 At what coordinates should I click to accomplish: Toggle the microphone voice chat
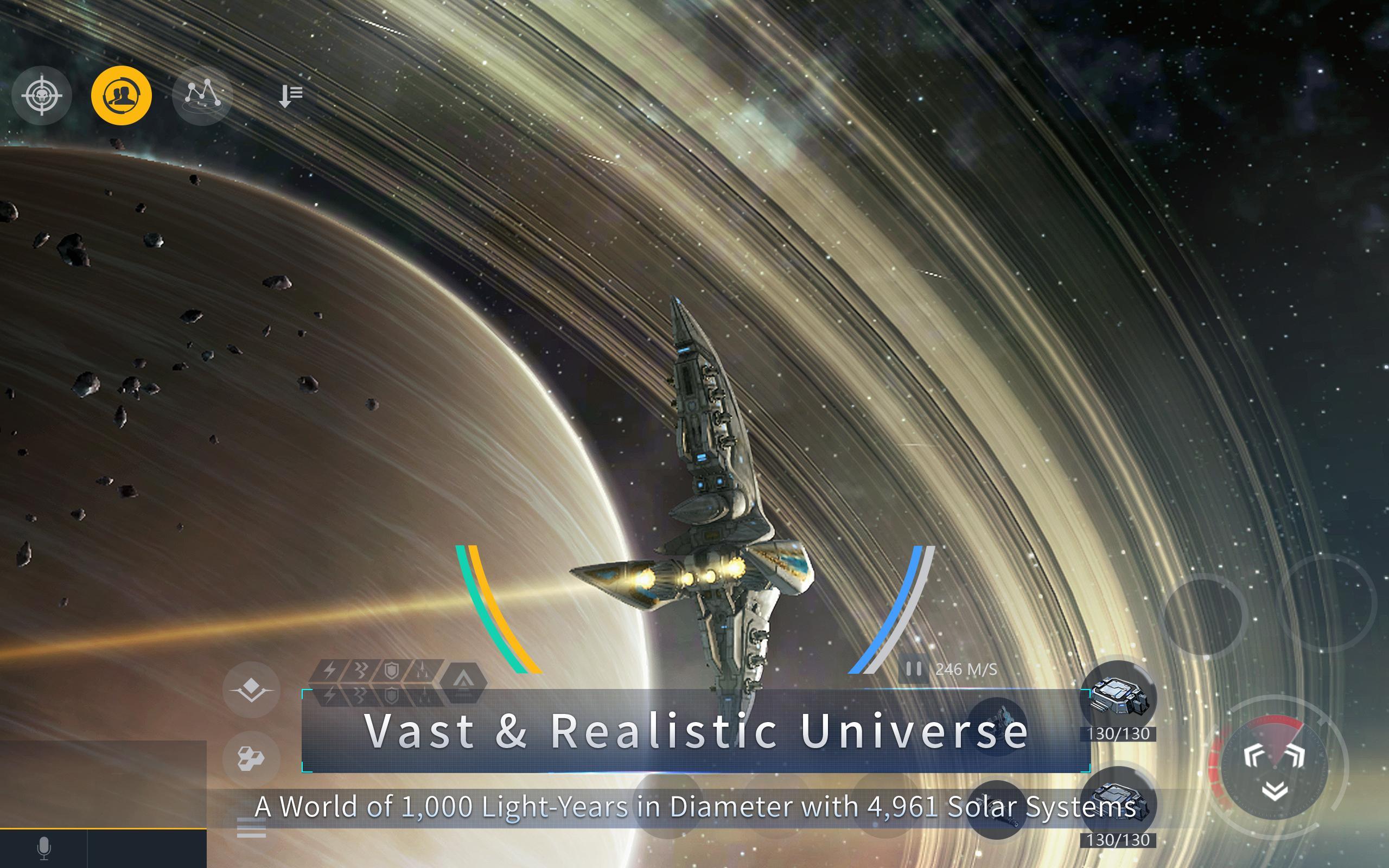pyautogui.click(x=43, y=848)
